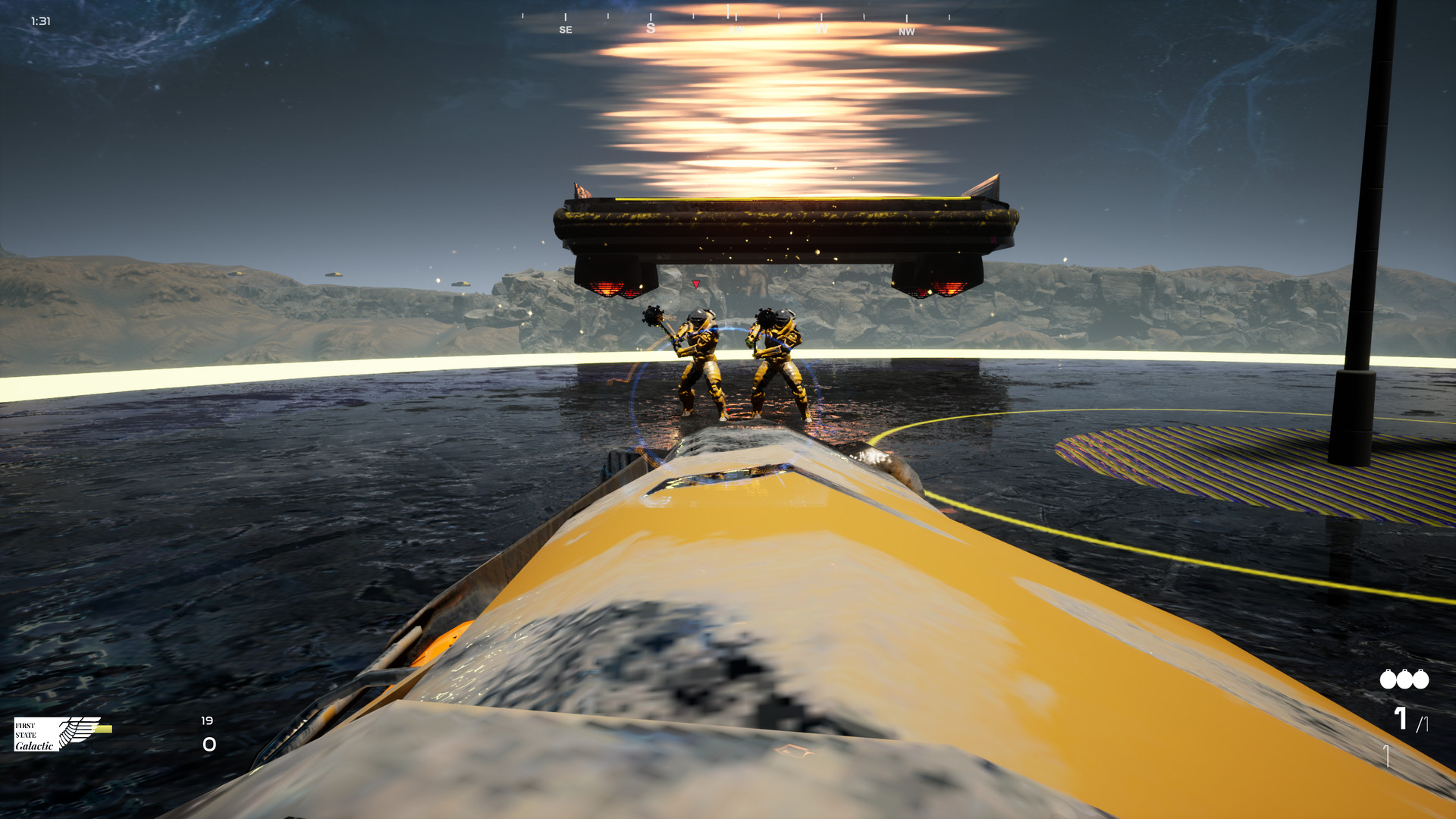The image size is (1456, 819).
Task: Click the NW compass label
Action: coord(905,33)
